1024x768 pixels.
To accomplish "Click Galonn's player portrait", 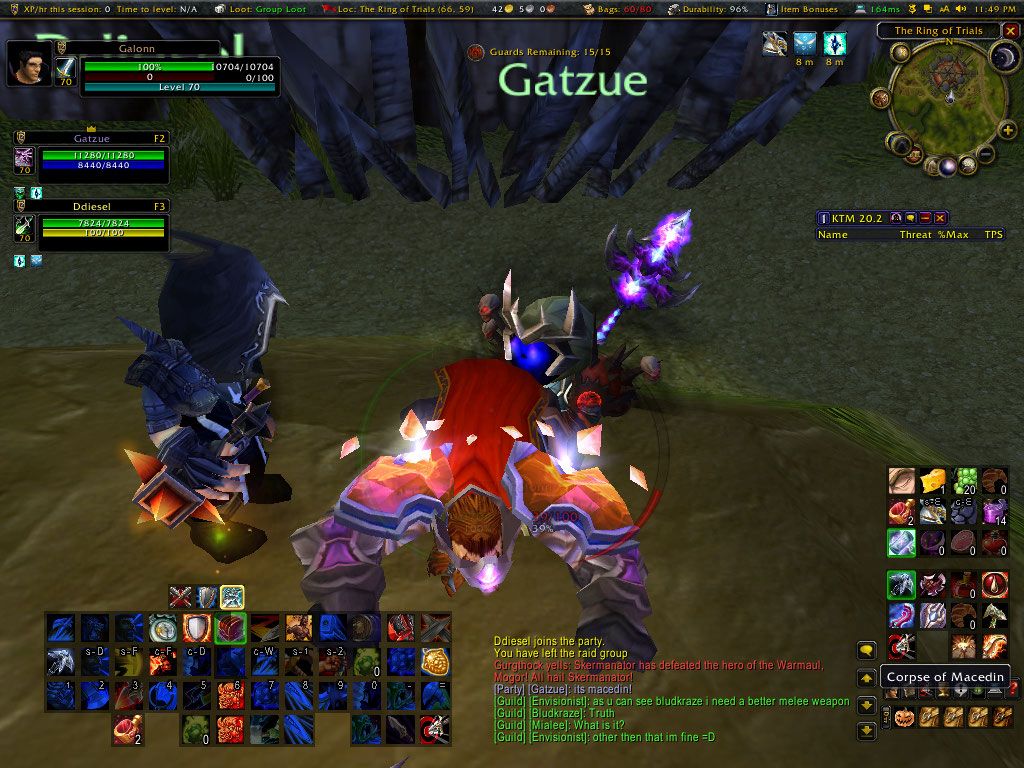I will [28, 64].
